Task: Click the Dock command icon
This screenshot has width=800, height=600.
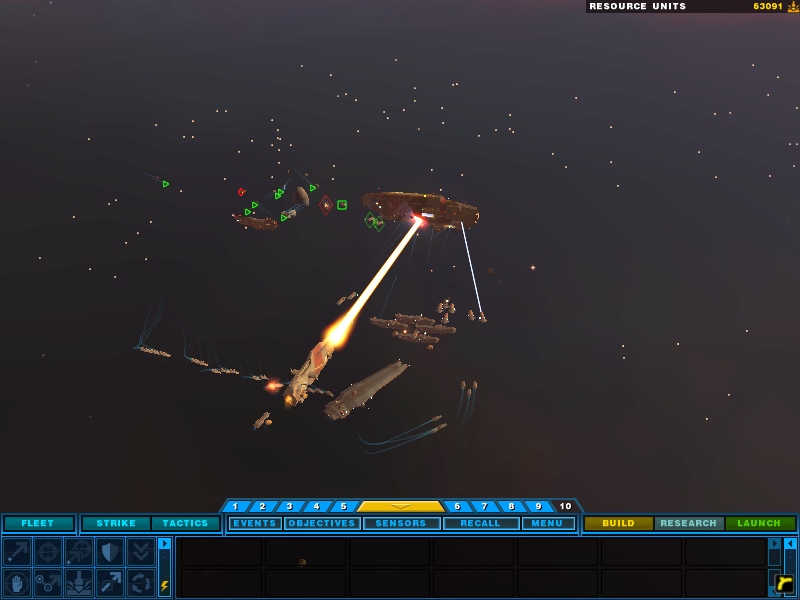Action: 79,582
